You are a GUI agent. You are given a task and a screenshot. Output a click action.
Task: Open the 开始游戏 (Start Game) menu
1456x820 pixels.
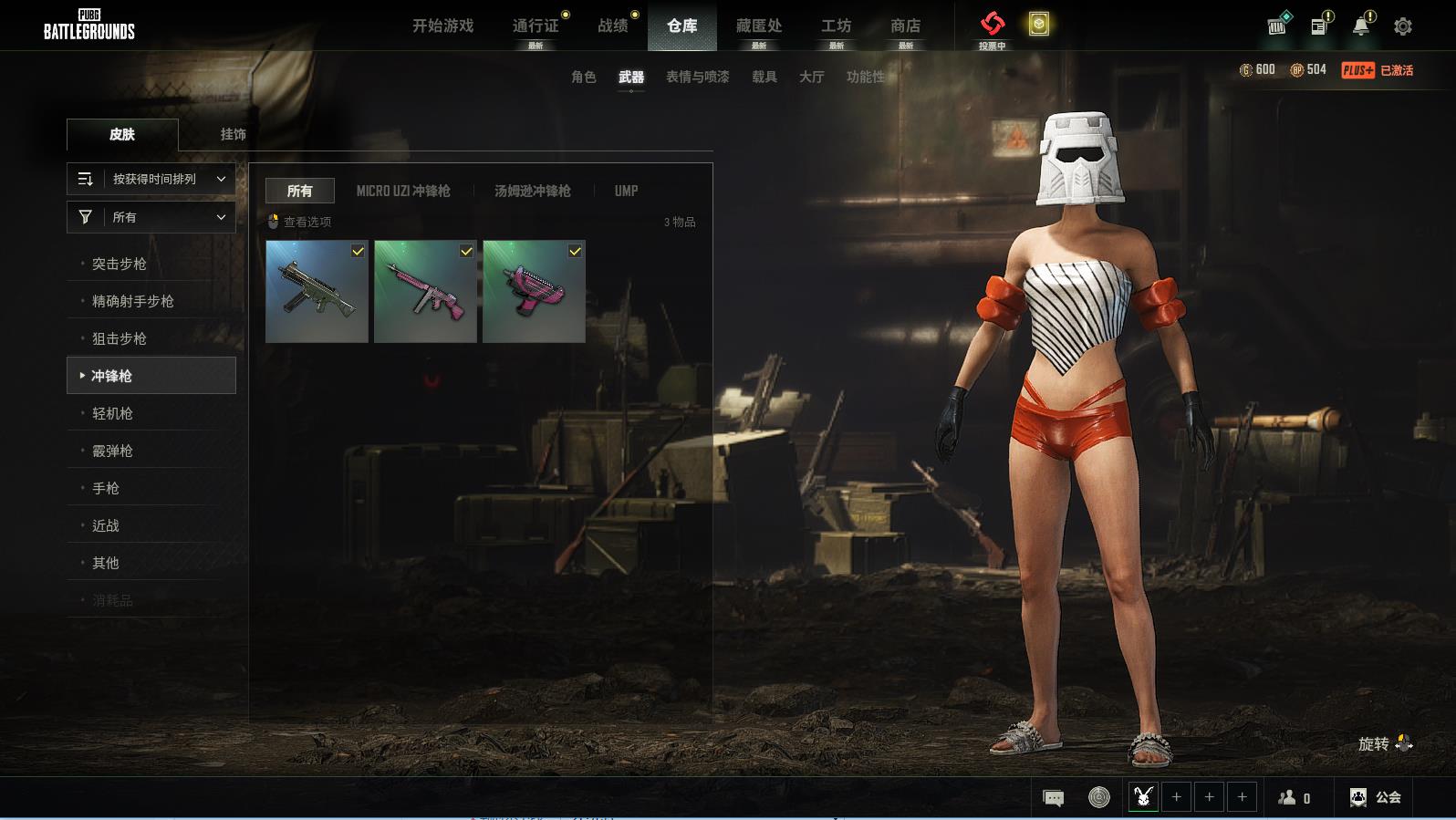point(442,26)
